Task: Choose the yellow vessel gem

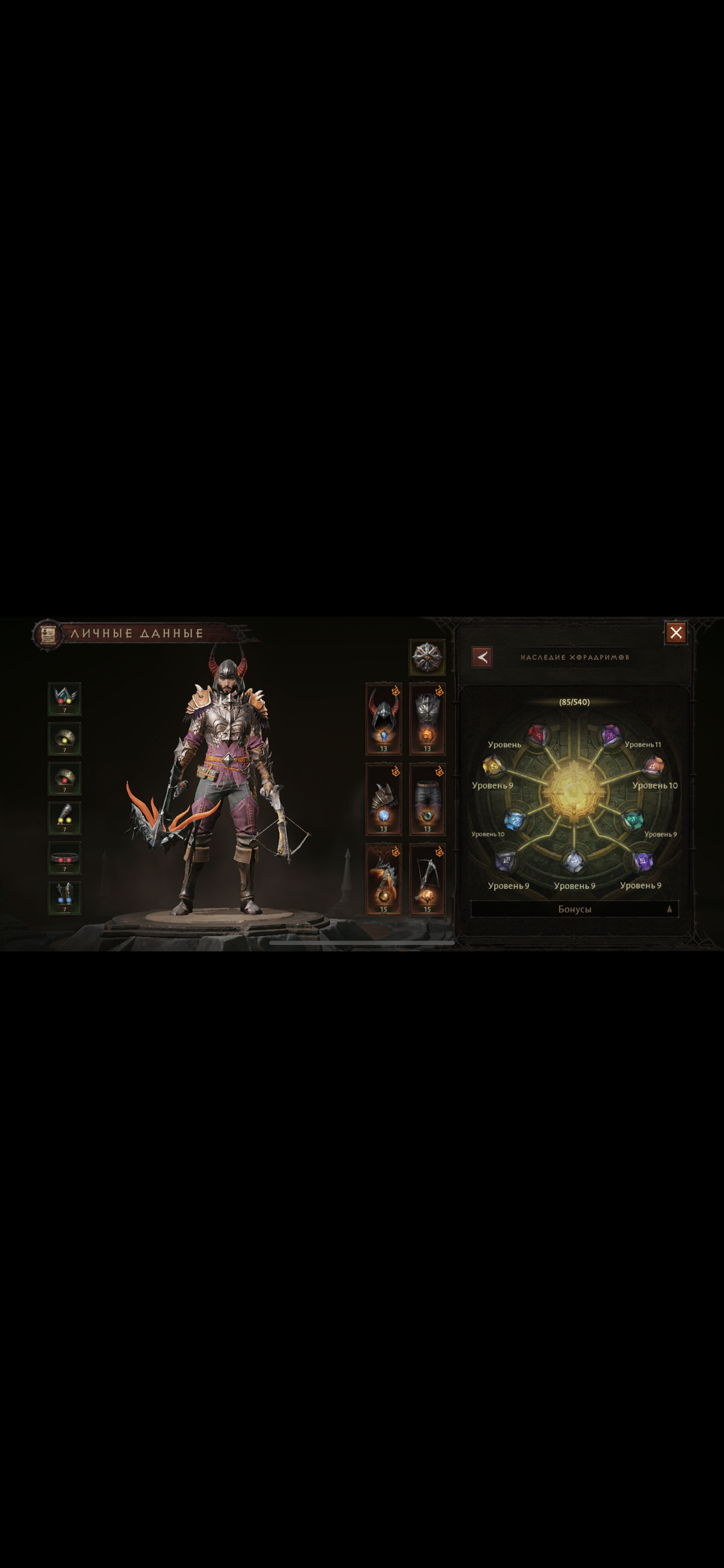Action: [x=493, y=766]
